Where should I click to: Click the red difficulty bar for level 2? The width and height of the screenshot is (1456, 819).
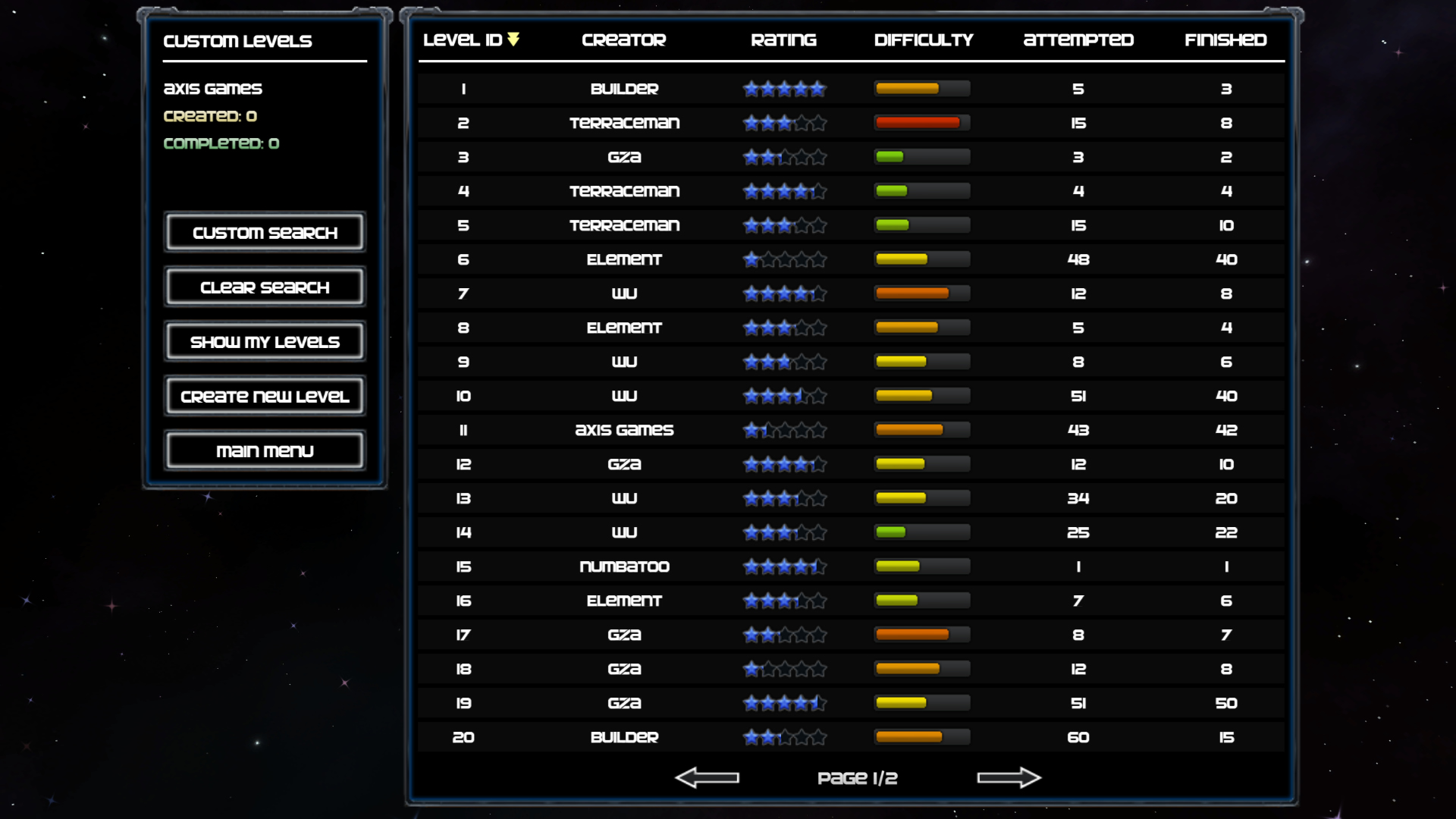tap(921, 122)
